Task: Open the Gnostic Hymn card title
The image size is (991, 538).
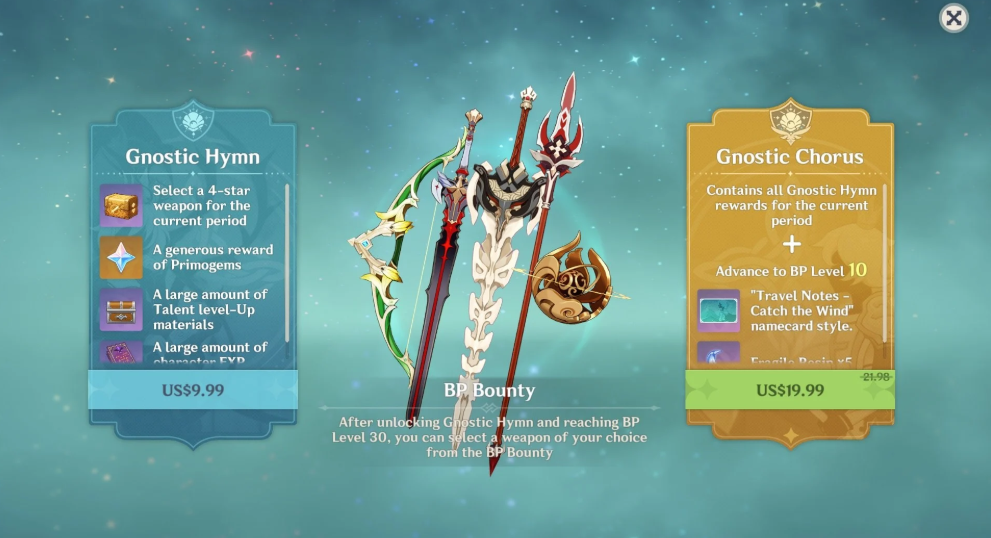Action: (192, 157)
